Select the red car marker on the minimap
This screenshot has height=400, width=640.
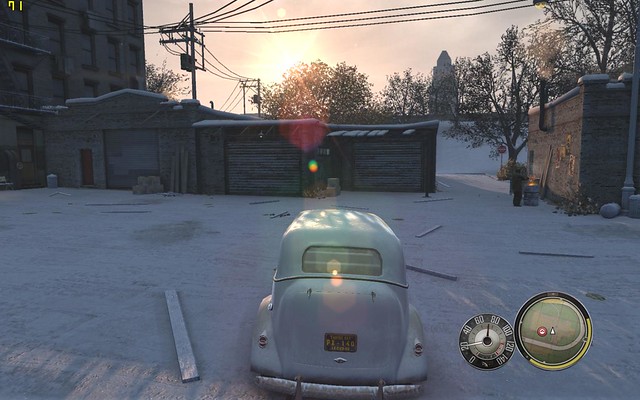(x=542, y=331)
